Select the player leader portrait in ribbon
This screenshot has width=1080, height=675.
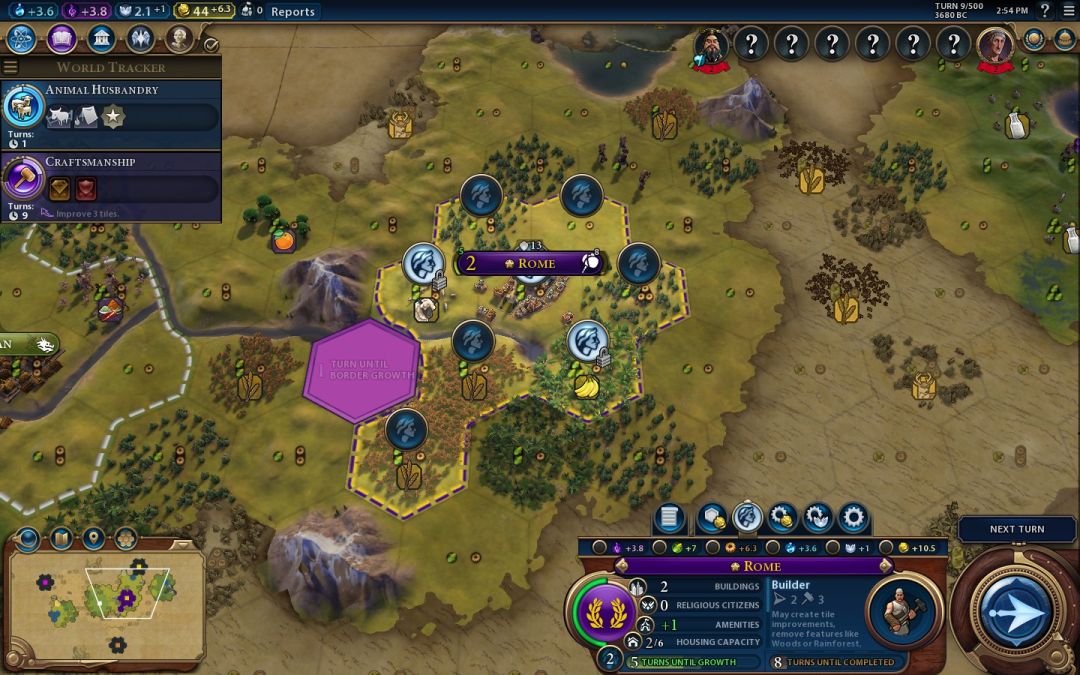point(995,44)
